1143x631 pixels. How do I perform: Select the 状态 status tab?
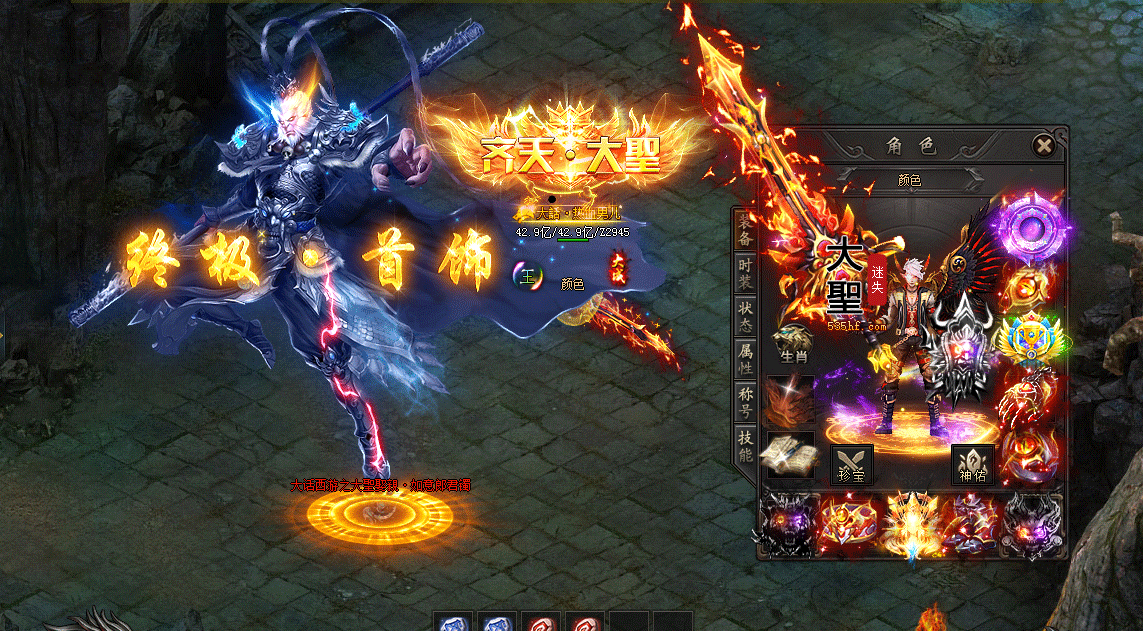pyautogui.click(x=745, y=314)
